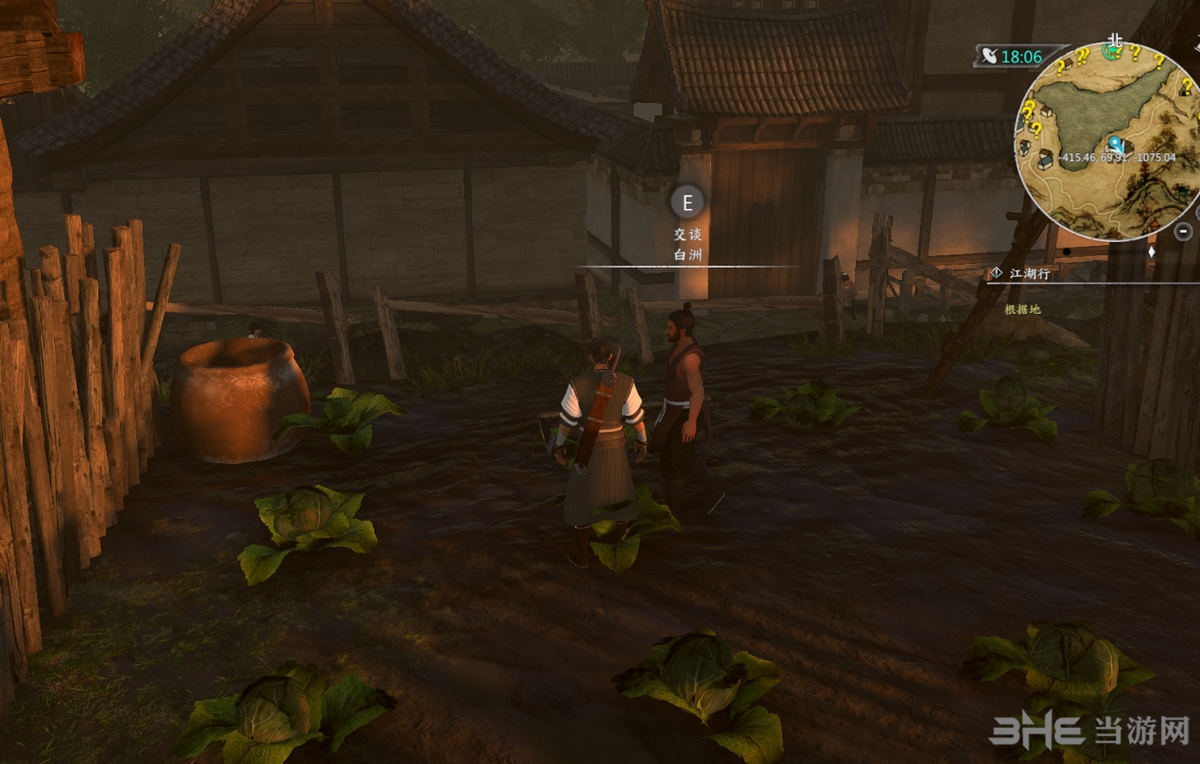1200x764 pixels.
Task: Click the 根据地 objective text
Action: tap(1022, 309)
